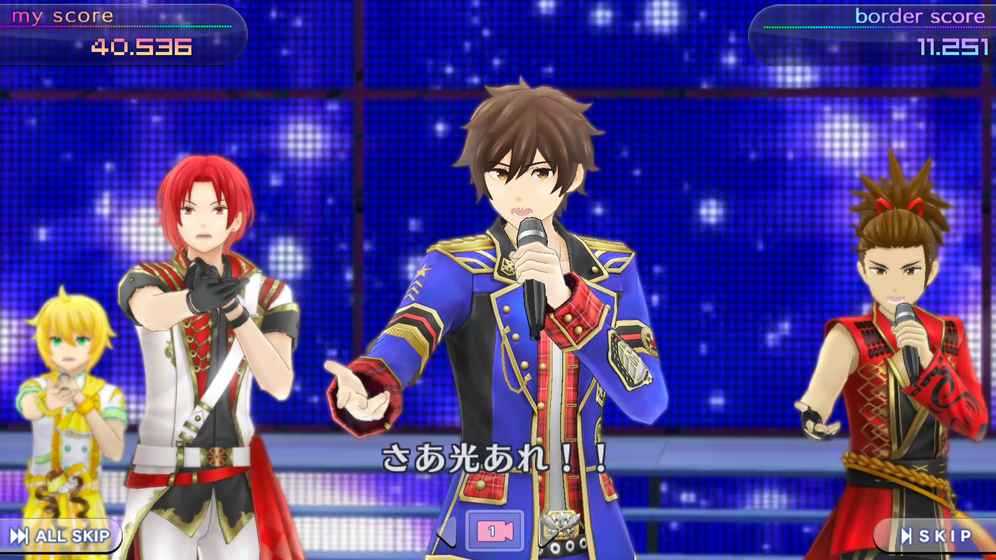Click the ALL SKIP button
Viewport: 996px width, 560px height.
[x=60, y=537]
